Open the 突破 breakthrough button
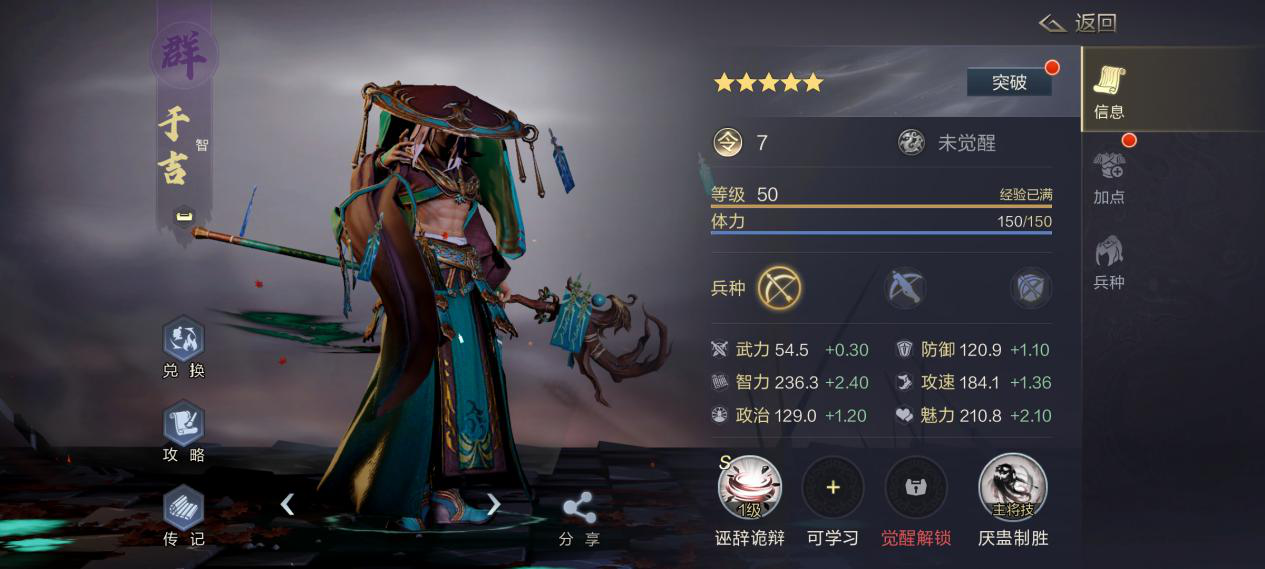The width and height of the screenshot is (1265, 569). tap(1009, 82)
